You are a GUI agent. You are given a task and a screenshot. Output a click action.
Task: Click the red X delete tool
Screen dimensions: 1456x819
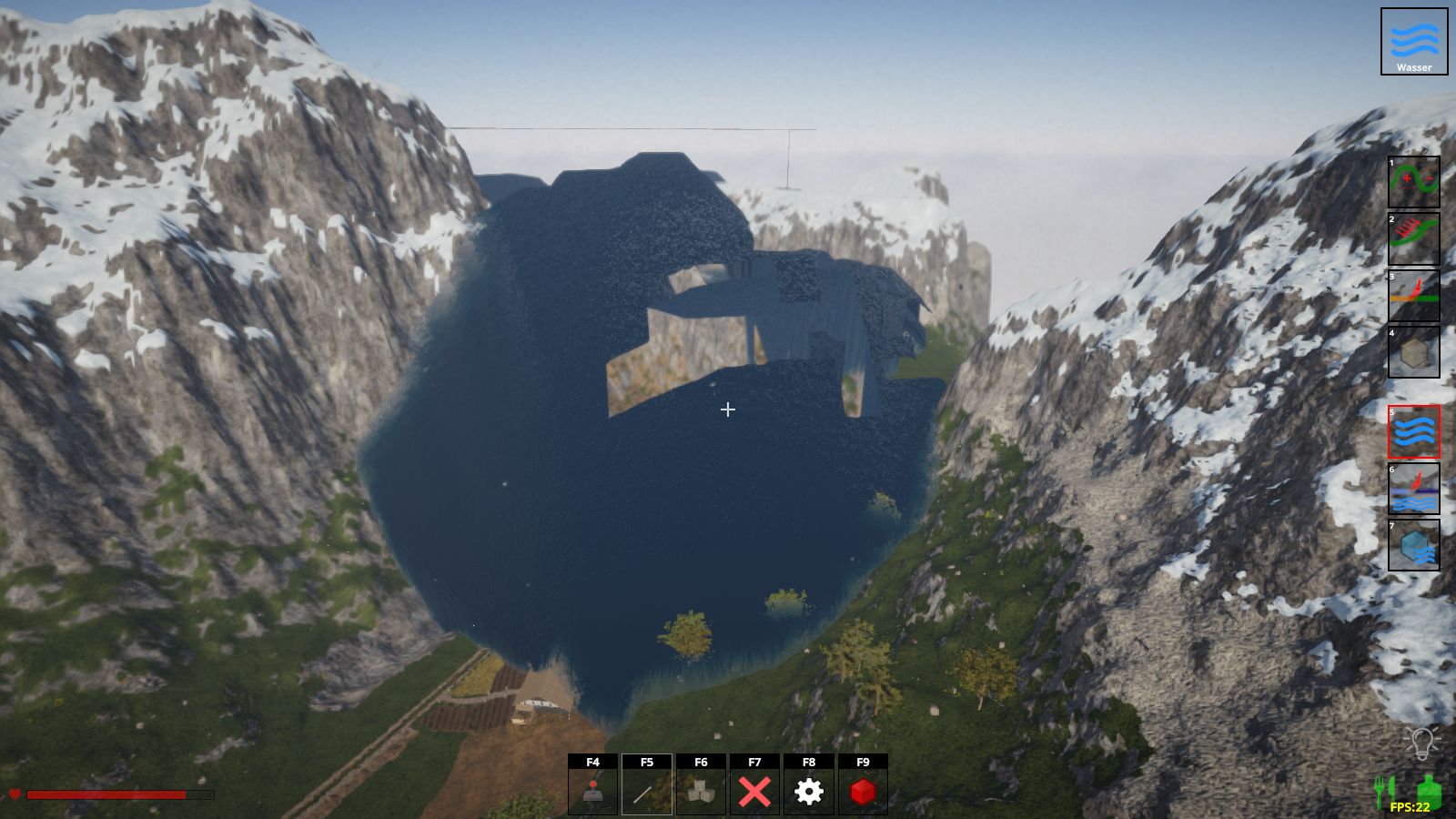click(754, 791)
